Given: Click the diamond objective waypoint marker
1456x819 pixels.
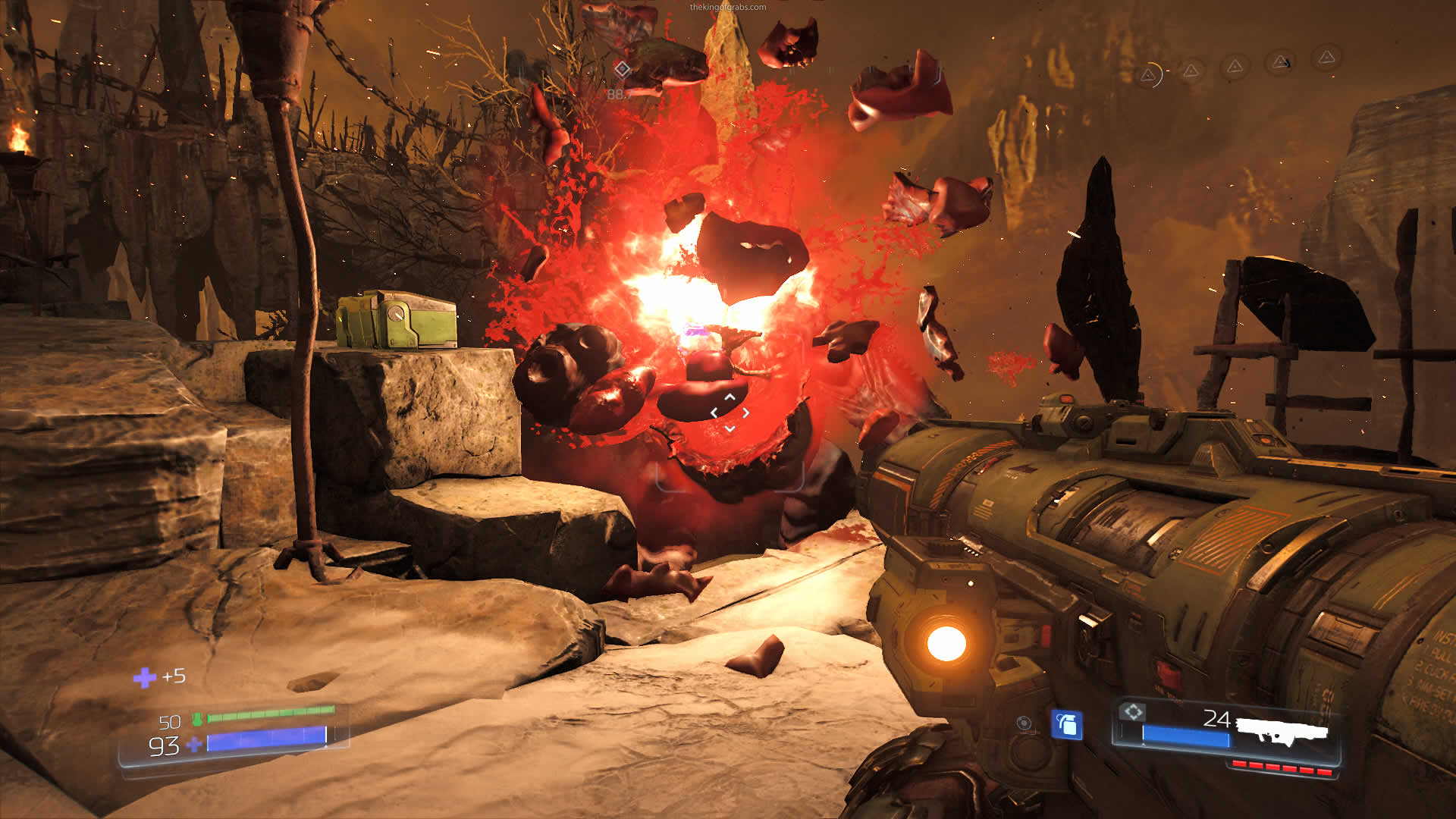Looking at the screenshot, I should [x=622, y=70].
